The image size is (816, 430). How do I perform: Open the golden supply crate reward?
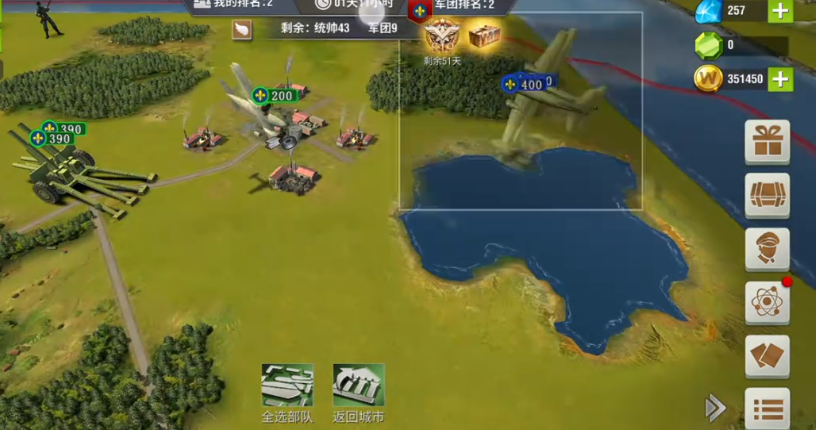[x=484, y=36]
